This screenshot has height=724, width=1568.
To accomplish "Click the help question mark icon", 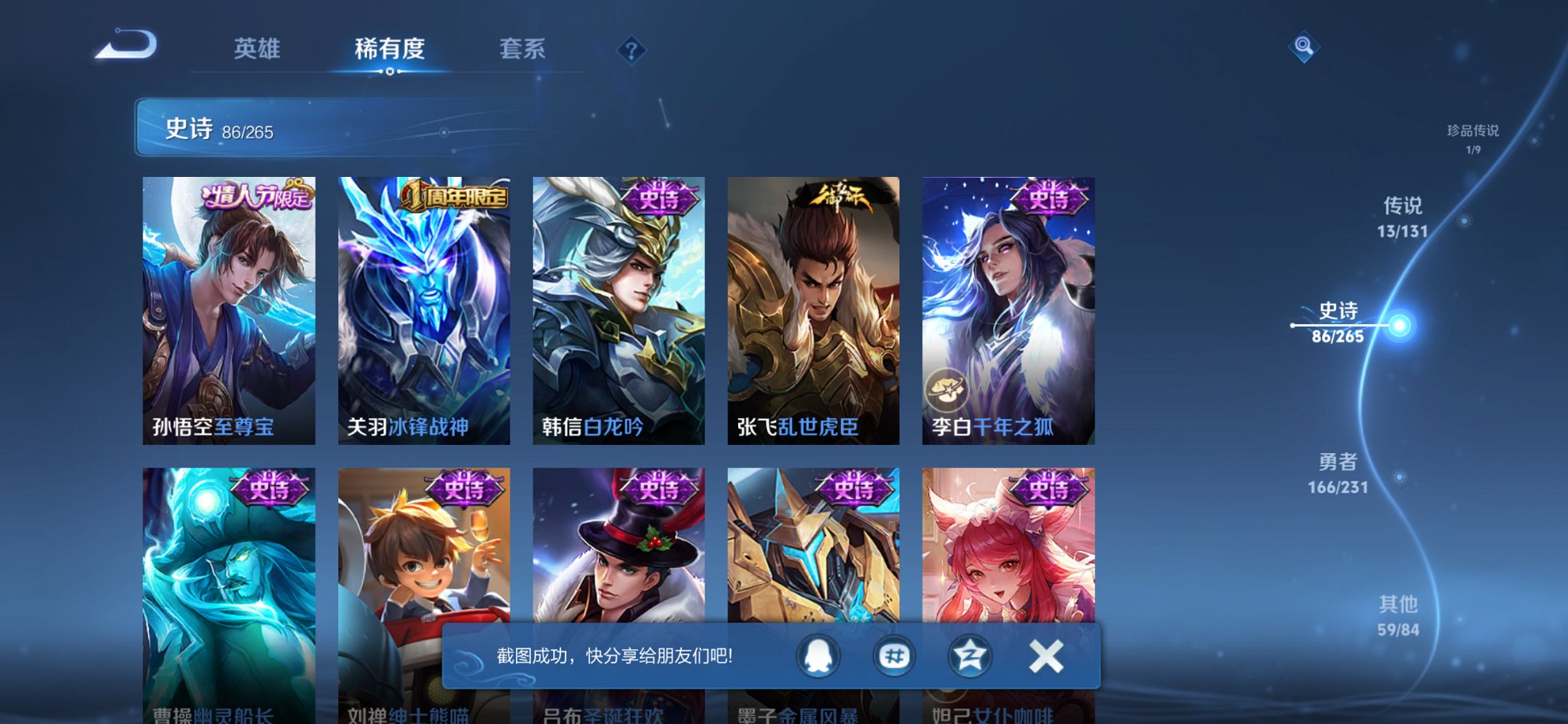I will point(631,50).
